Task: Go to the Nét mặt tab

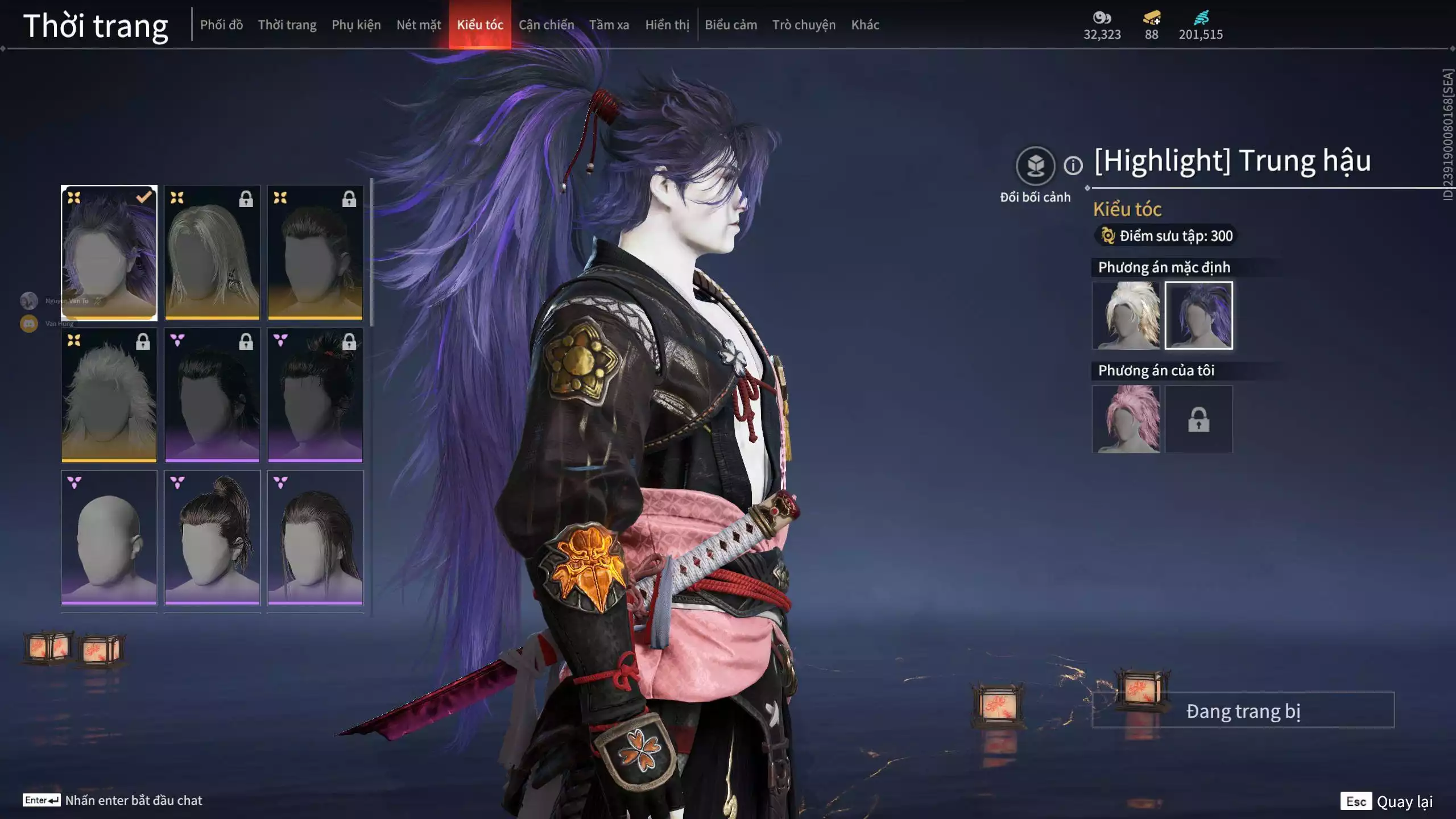Action: (x=419, y=25)
